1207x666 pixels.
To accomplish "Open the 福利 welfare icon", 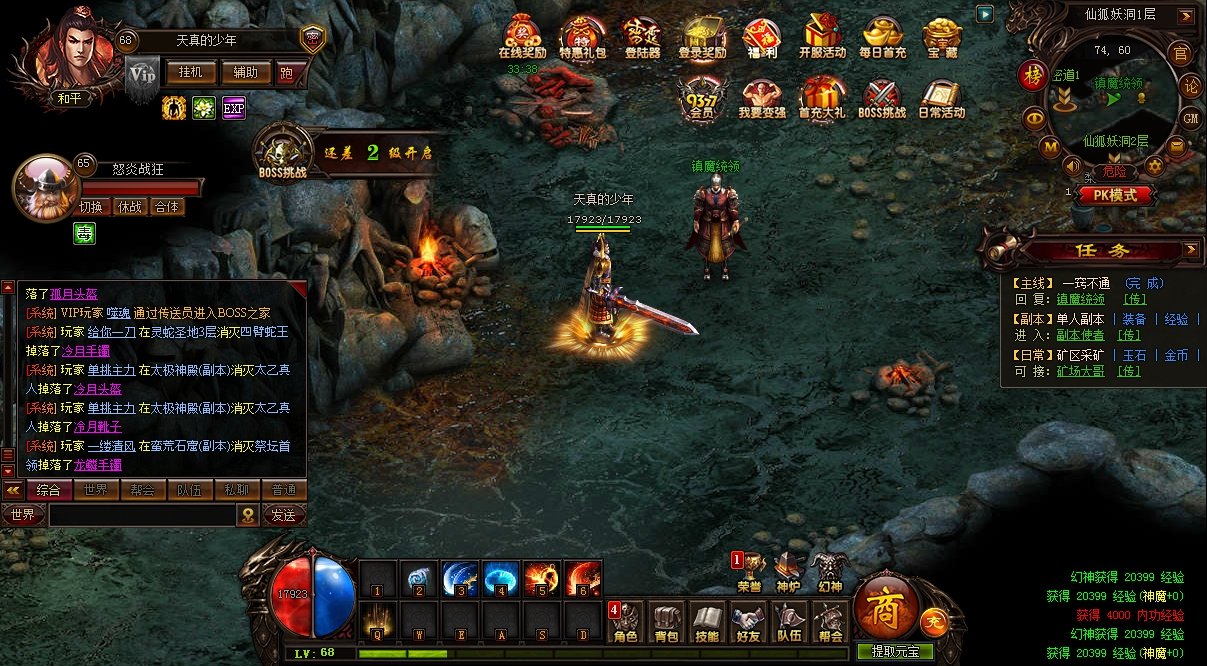I will 761,36.
